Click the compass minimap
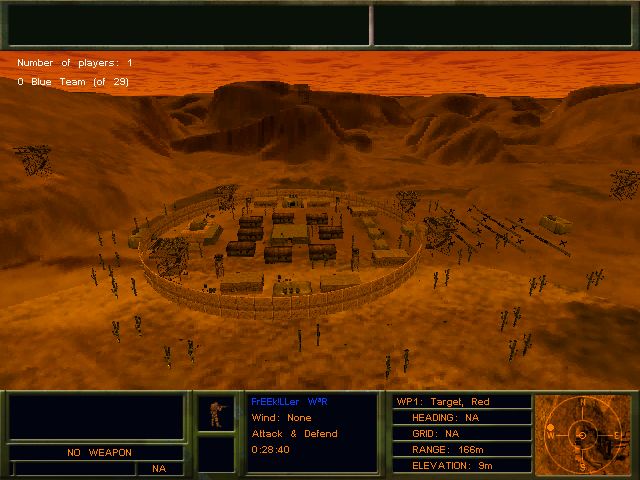 point(583,434)
